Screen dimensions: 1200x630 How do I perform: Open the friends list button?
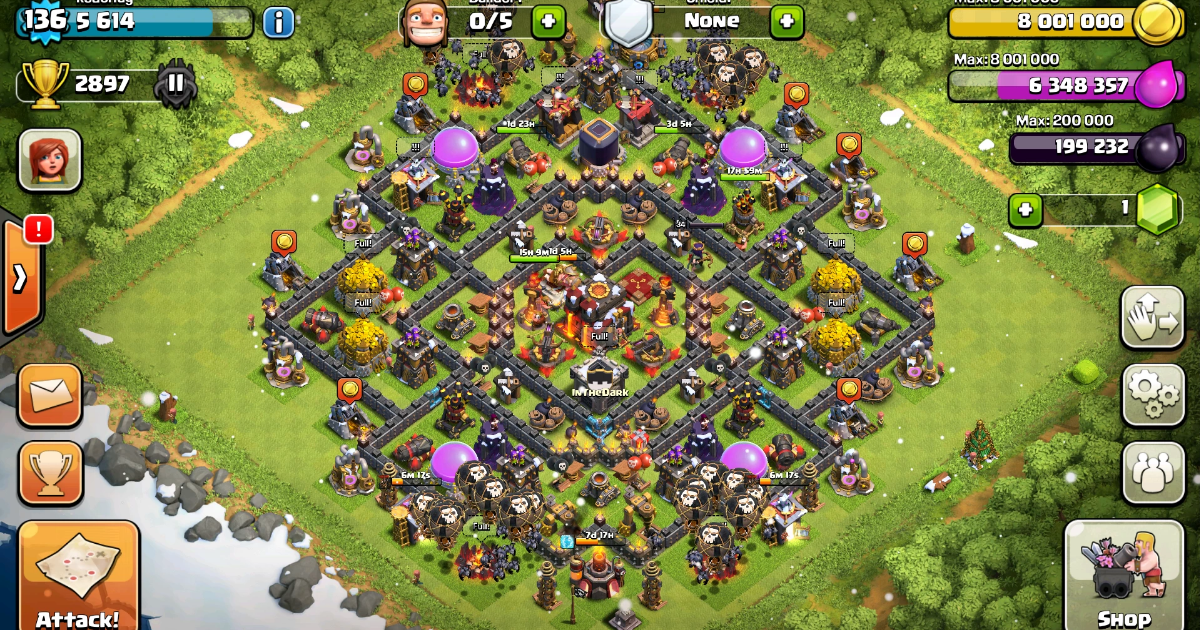1153,472
